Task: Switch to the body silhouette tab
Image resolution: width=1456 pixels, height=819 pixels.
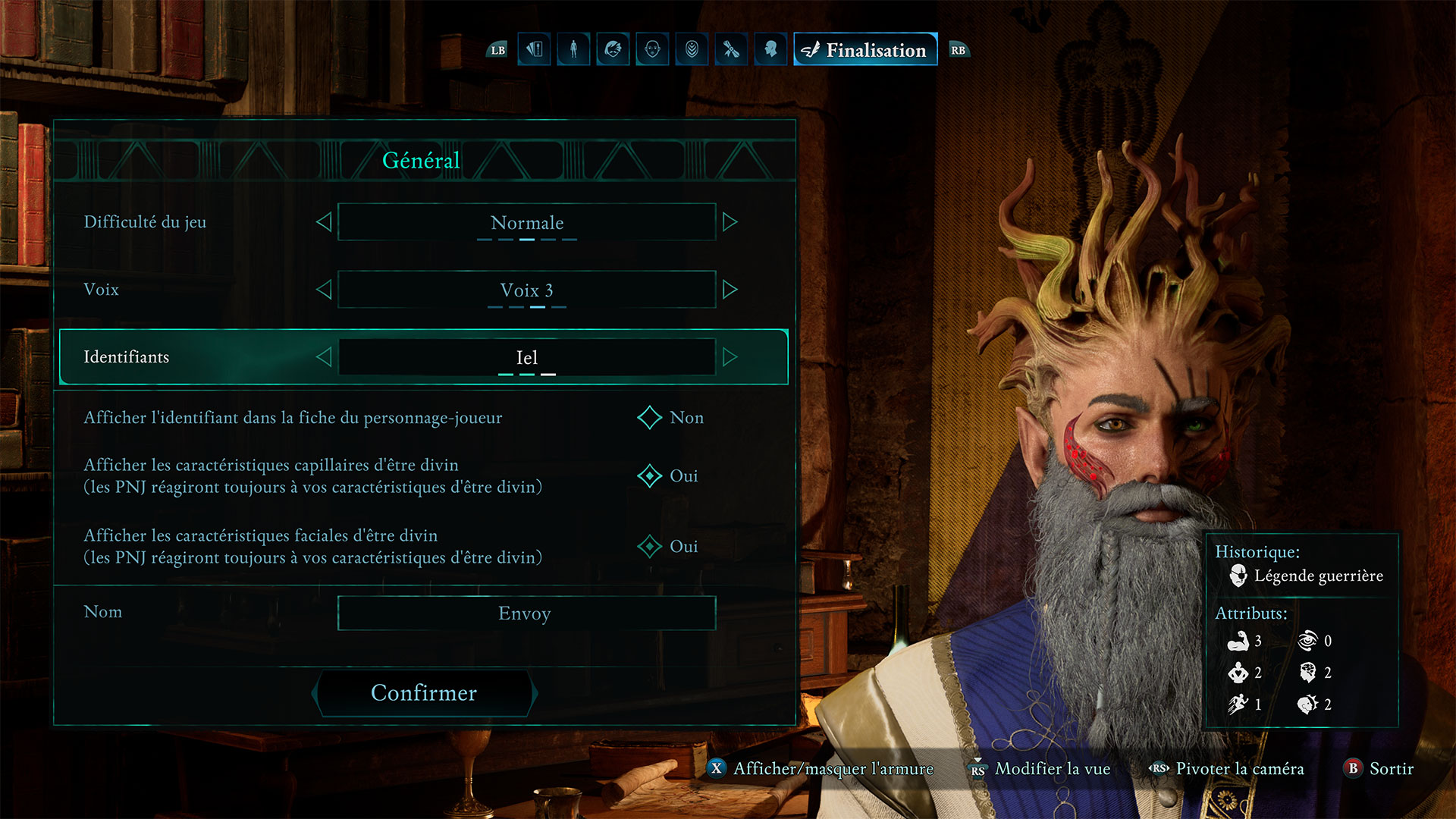Action: tap(574, 50)
